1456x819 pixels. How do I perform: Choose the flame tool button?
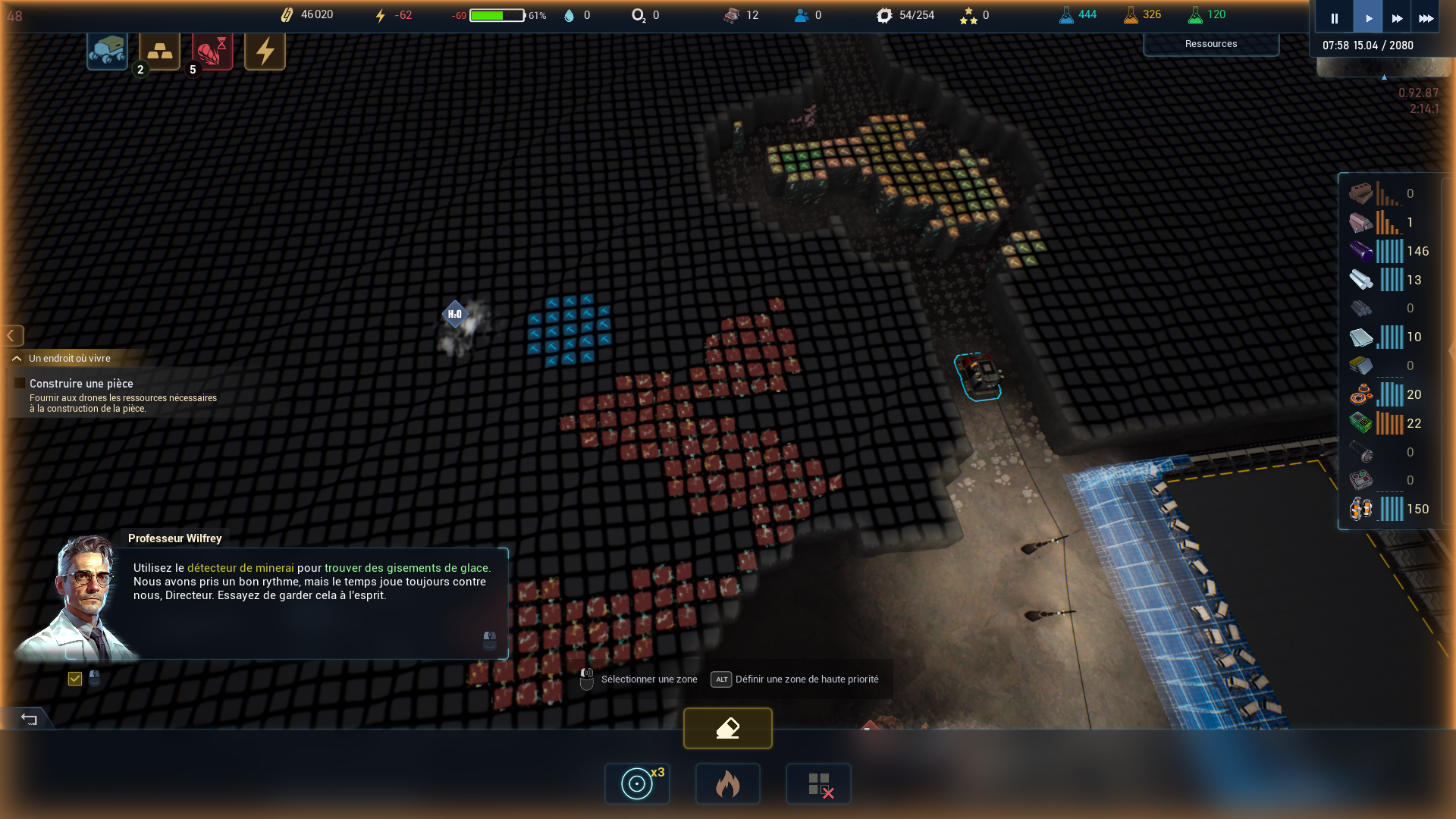[x=727, y=783]
